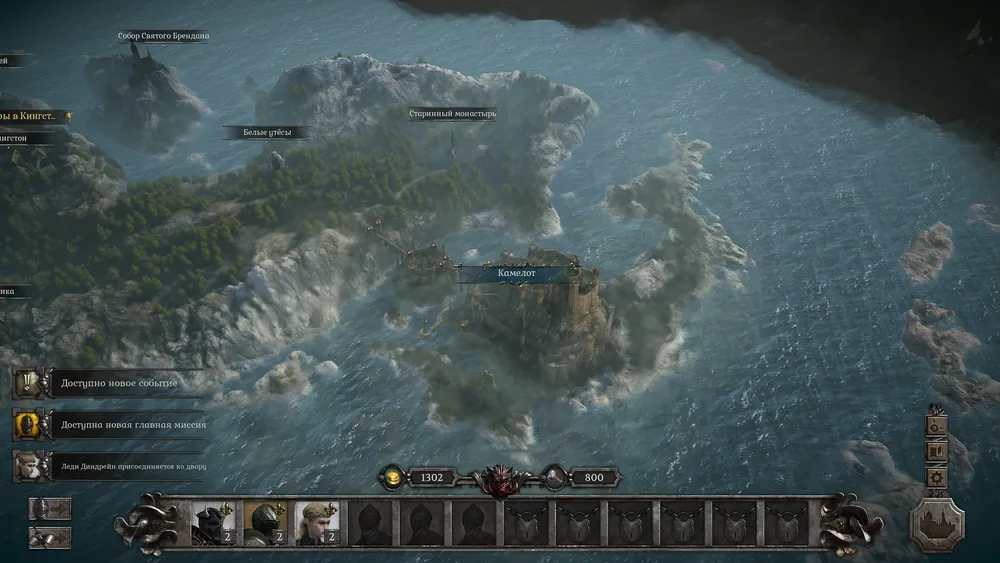View the Леди Диндрейн joins court notification
The width and height of the screenshot is (1000, 563).
[x=110, y=465]
